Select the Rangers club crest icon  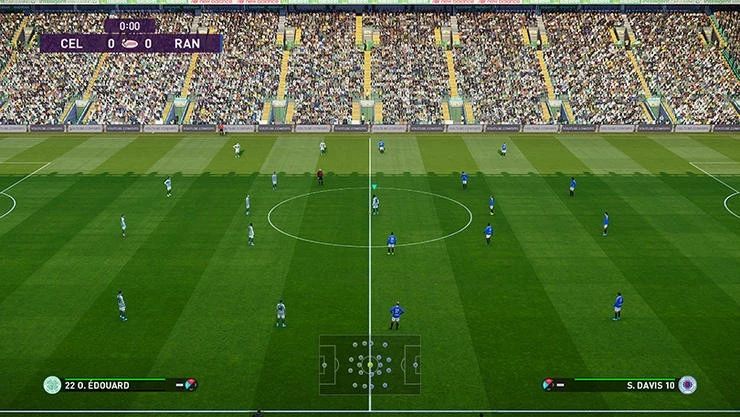tap(687, 384)
